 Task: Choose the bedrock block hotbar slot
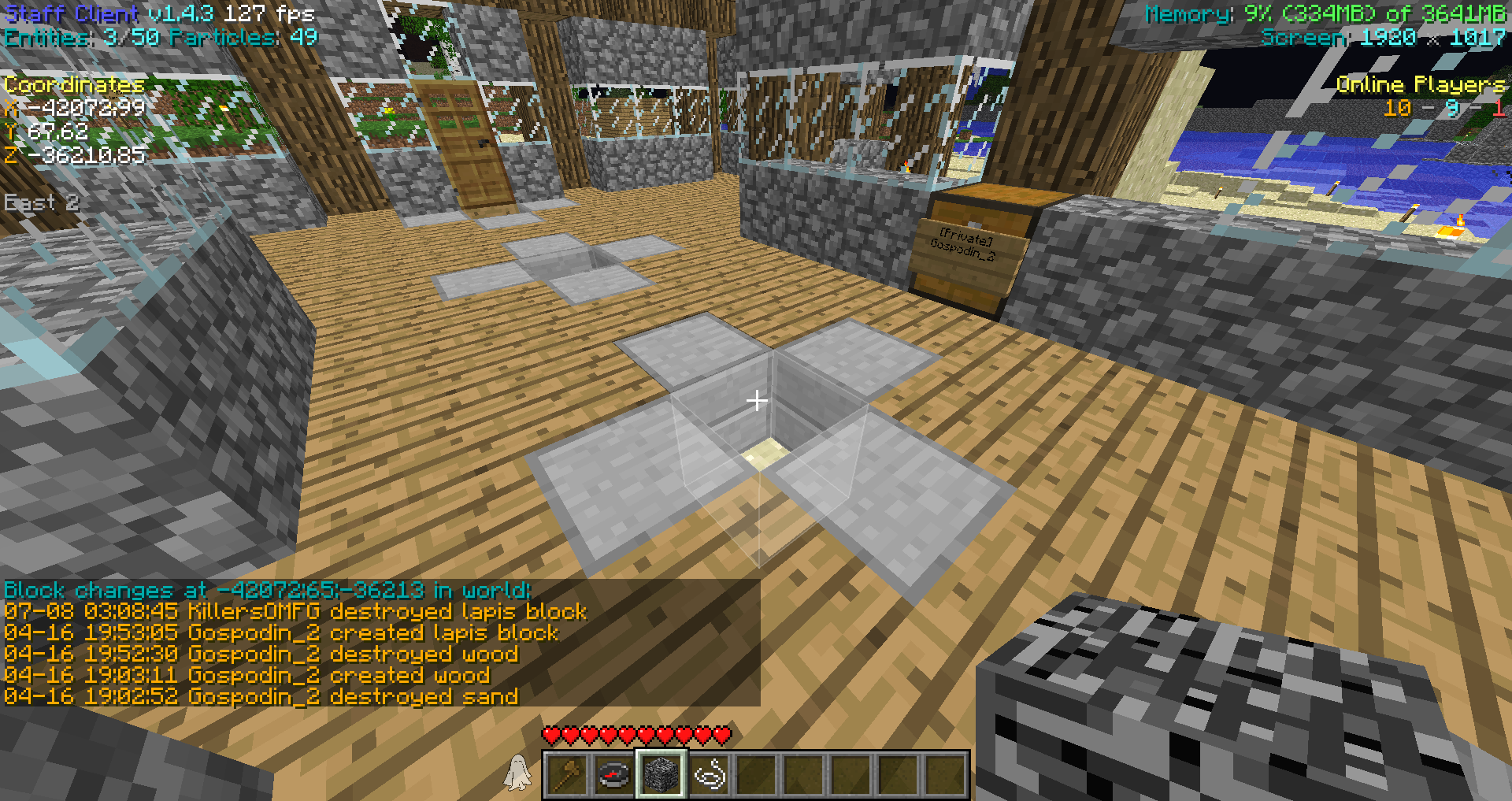point(661,774)
